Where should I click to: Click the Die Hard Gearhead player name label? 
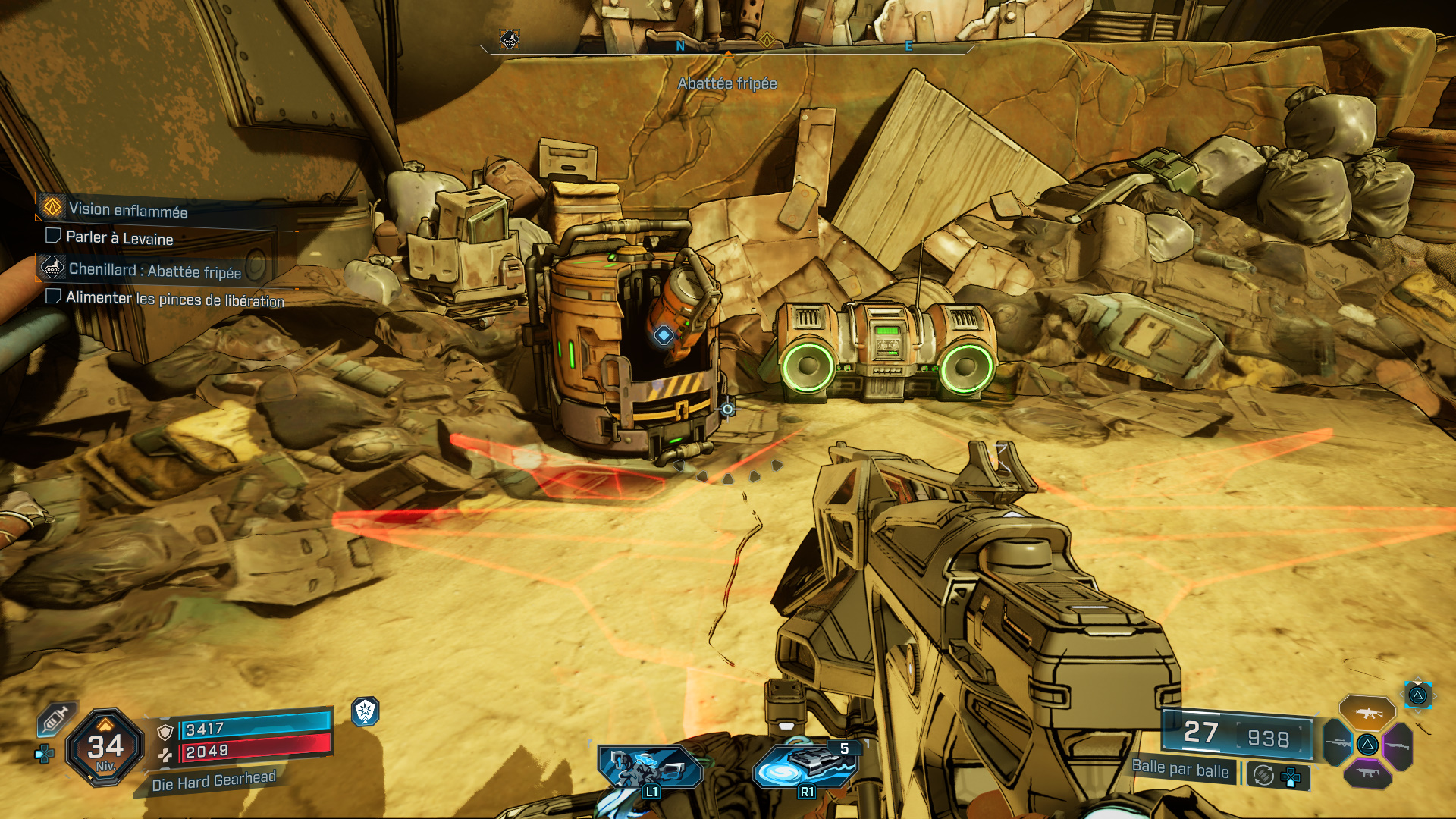(x=213, y=782)
